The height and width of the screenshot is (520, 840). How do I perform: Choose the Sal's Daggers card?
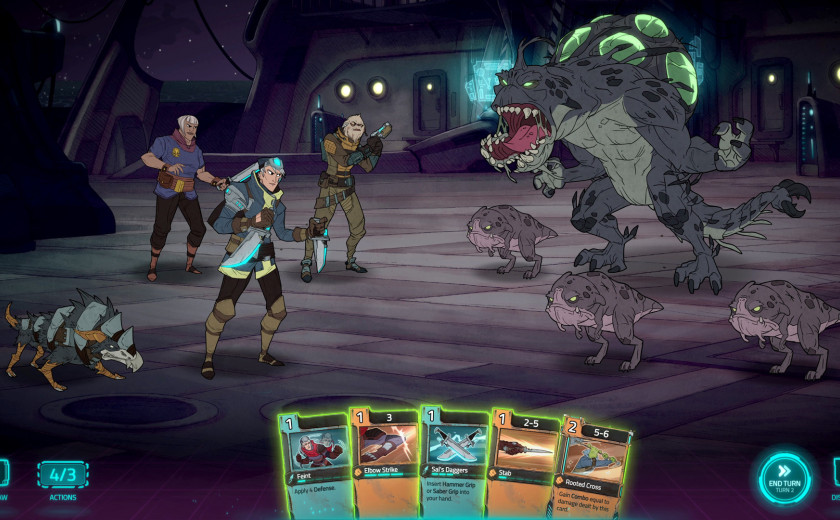[x=454, y=455]
